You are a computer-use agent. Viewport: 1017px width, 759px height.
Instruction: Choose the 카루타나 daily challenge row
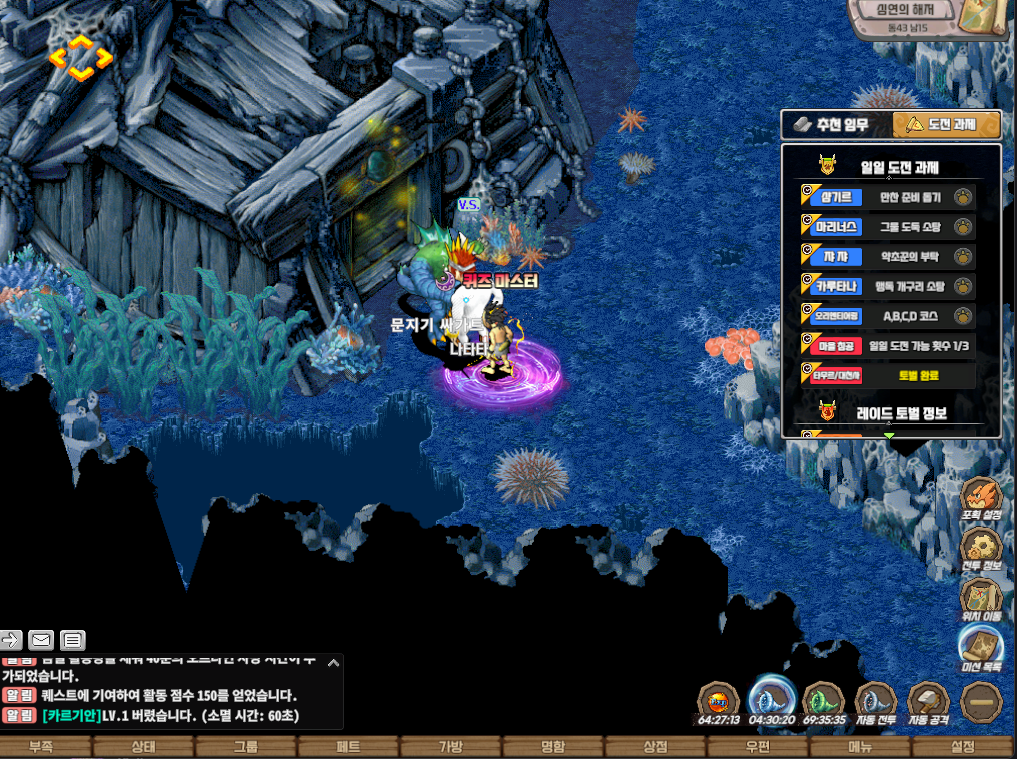click(x=887, y=286)
